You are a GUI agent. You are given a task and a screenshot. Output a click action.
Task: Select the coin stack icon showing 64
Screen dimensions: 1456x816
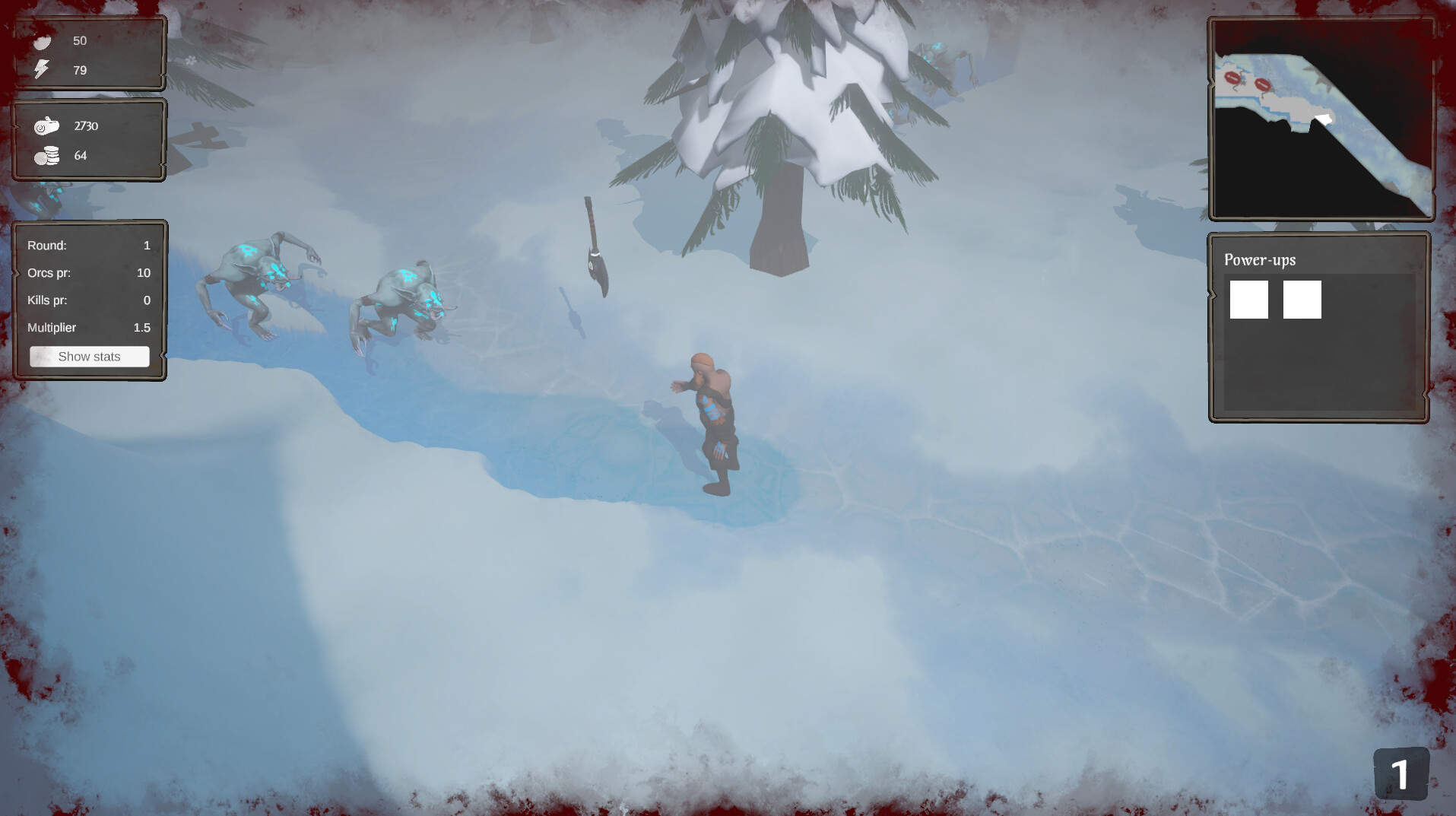46,155
